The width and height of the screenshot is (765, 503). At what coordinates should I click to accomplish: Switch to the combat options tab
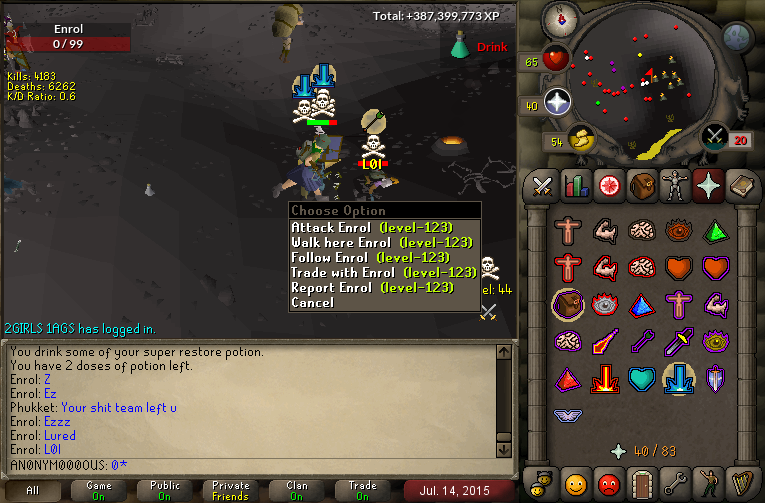click(543, 186)
